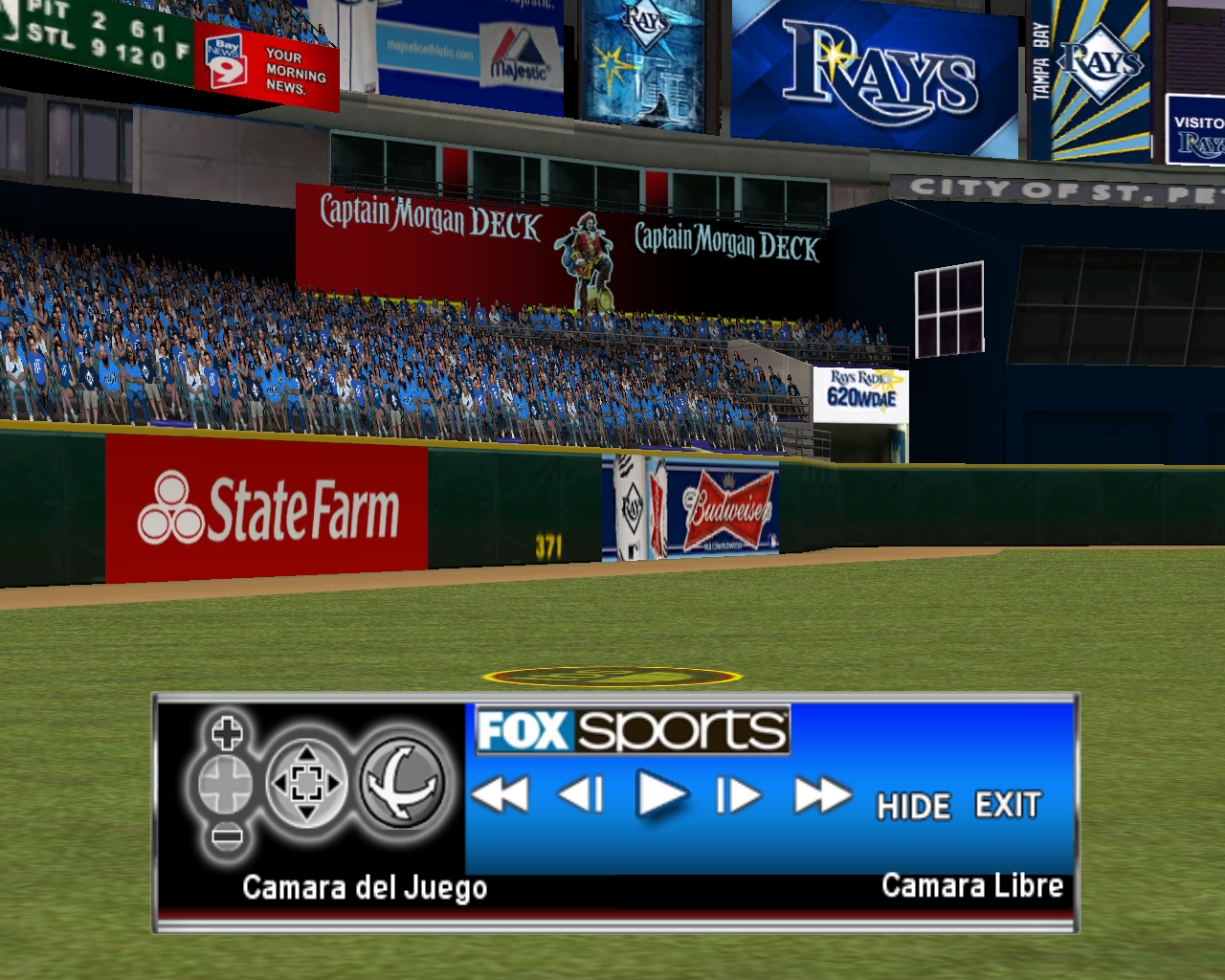Step the replay forward one frame
The width and height of the screenshot is (1225, 980).
738,794
